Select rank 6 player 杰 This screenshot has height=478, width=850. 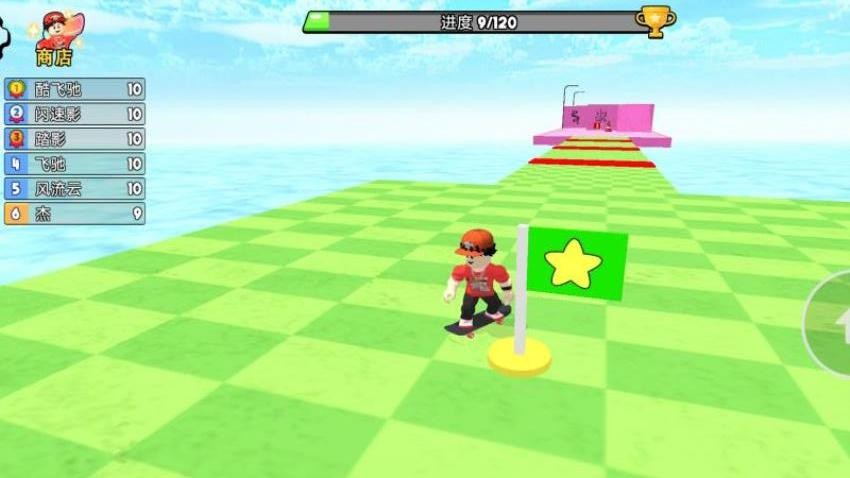pyautogui.click(x=75, y=213)
